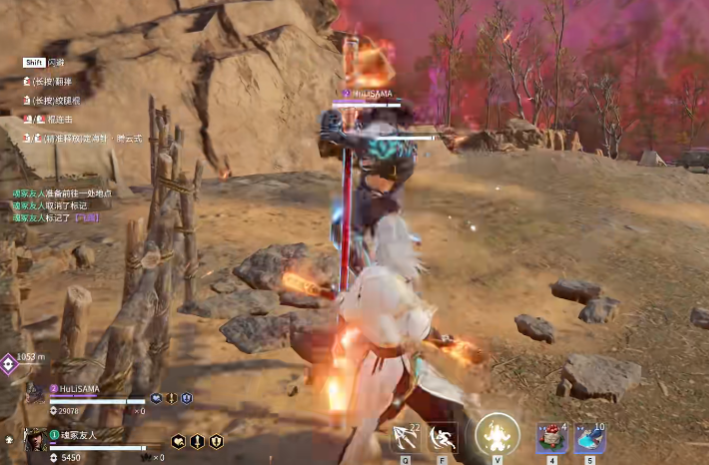
Task: Click the purple diamond waypoint marker
Action: 8,365
